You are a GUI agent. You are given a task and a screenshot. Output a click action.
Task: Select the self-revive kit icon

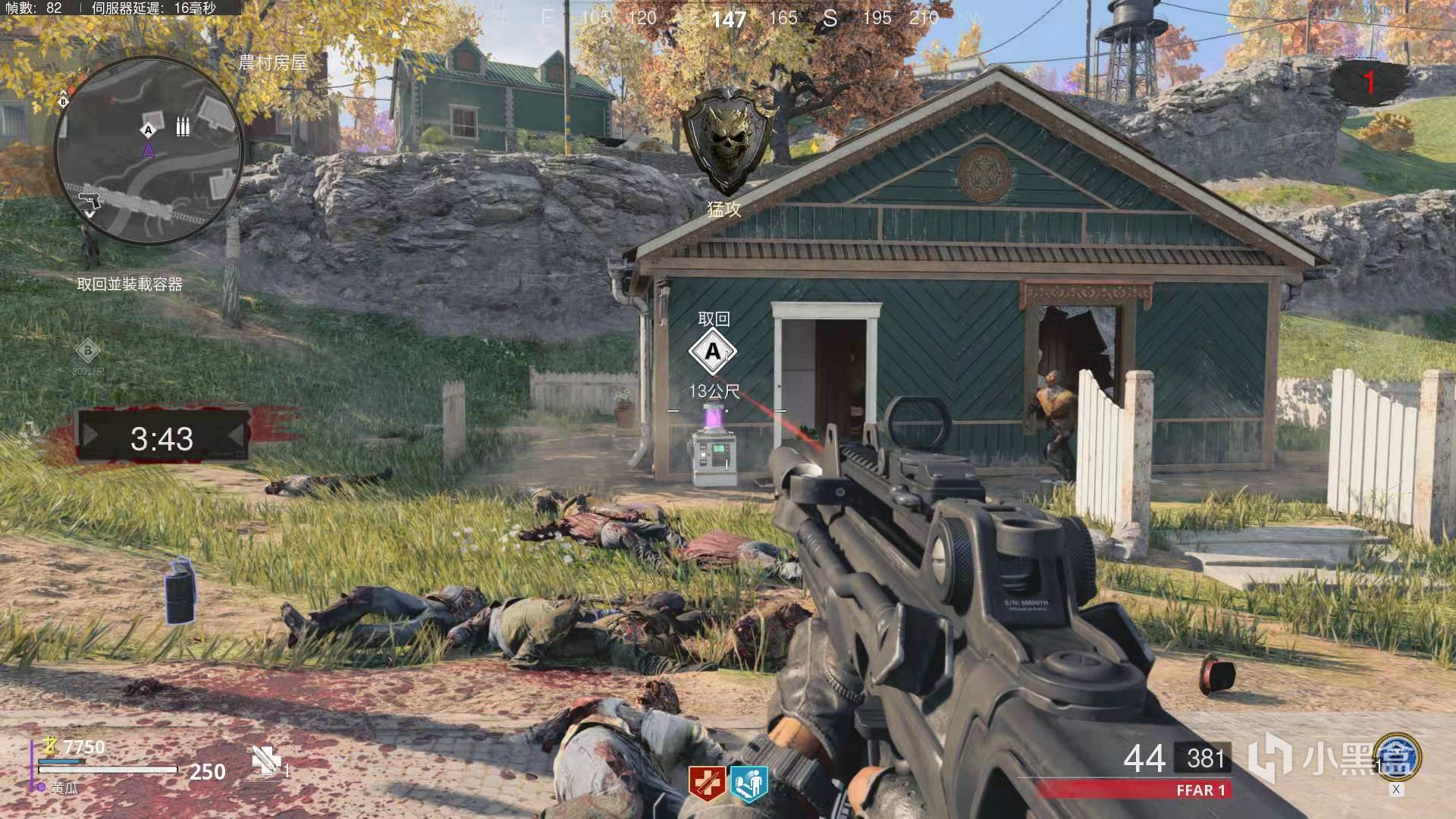pyautogui.click(x=266, y=759)
